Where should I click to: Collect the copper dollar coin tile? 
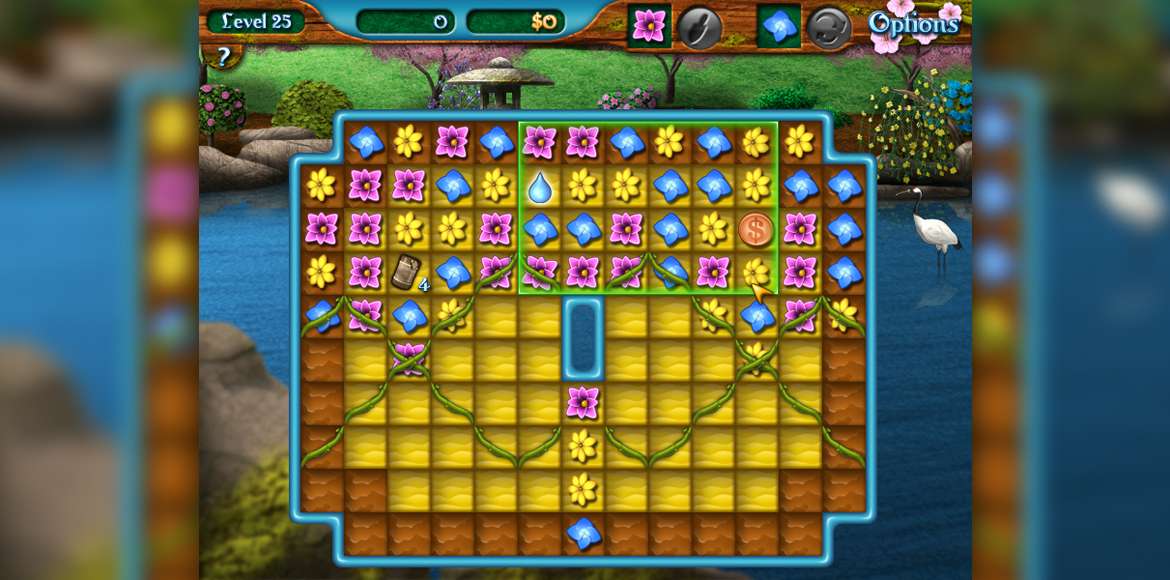tap(756, 229)
